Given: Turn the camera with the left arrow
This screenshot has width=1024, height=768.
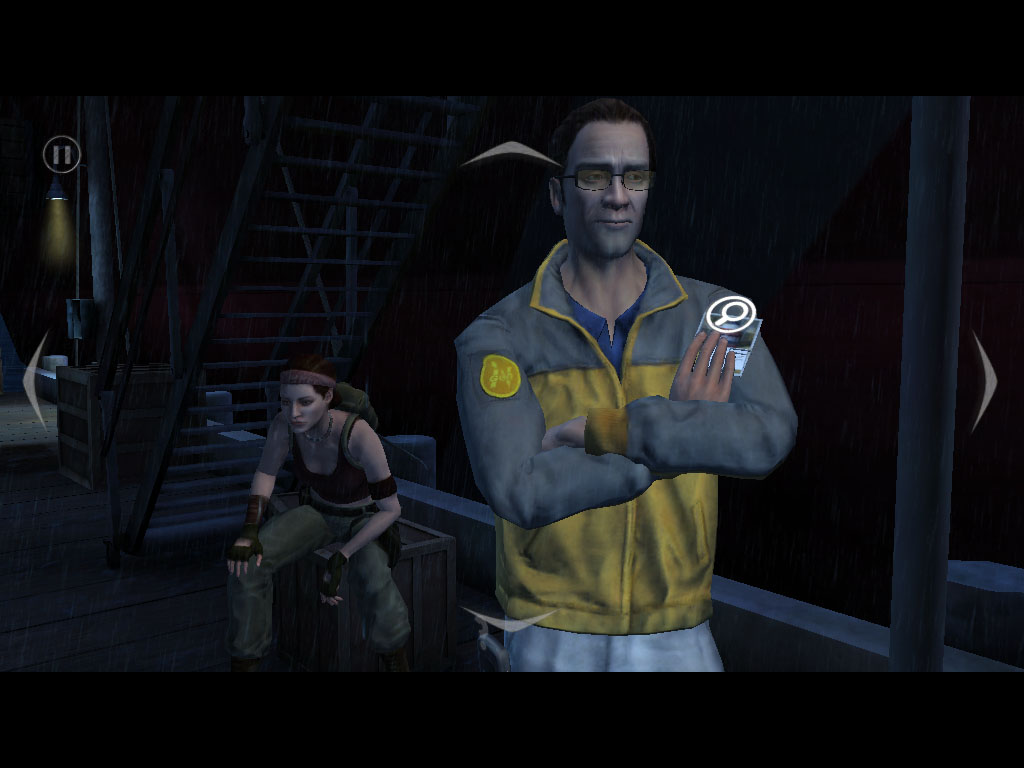Looking at the screenshot, I should [36, 380].
